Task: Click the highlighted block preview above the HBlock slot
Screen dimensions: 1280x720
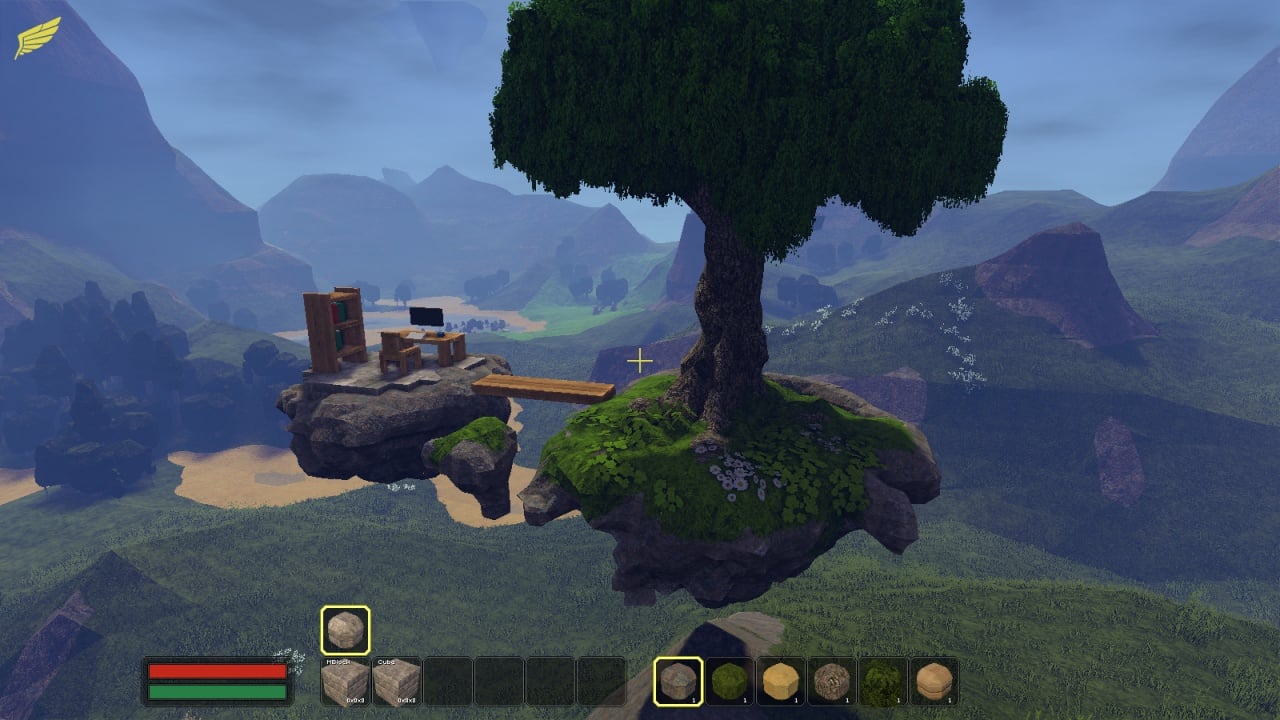Action: coord(345,630)
